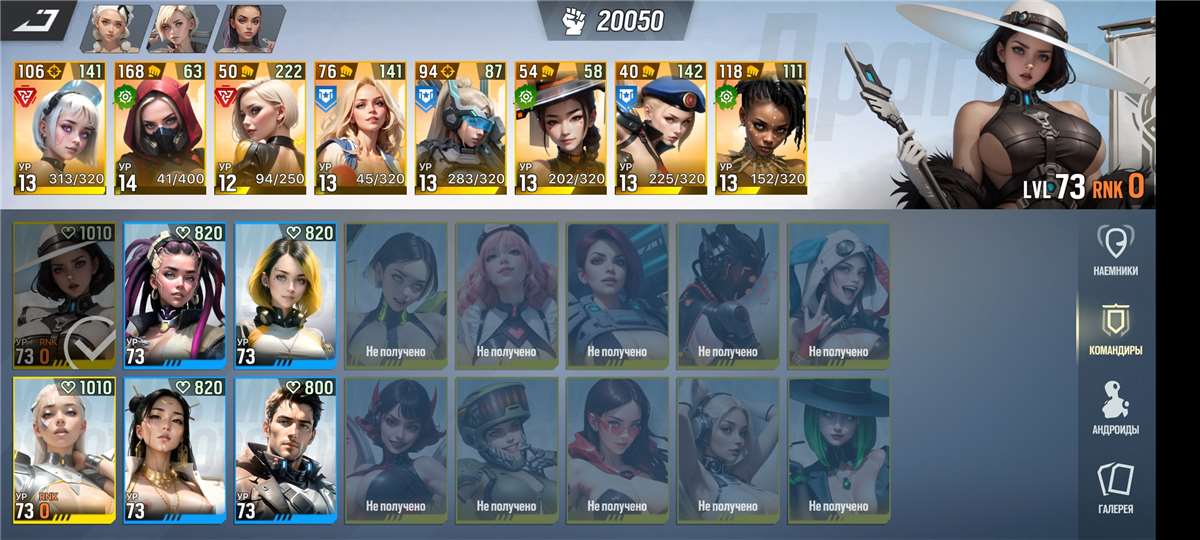
Task: Open the Галерея section
Action: point(1114,490)
